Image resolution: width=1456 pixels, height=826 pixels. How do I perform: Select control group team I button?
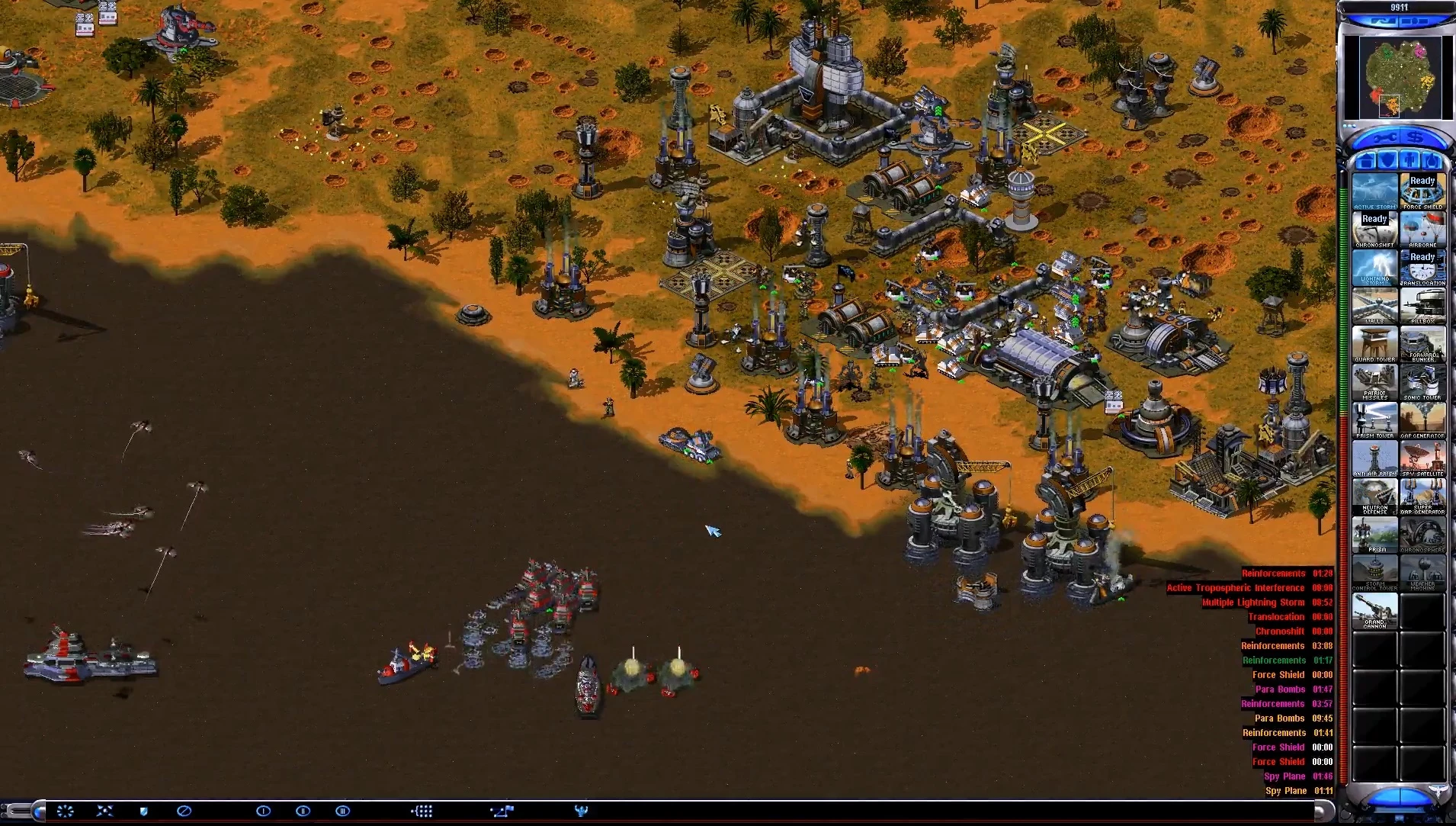point(263,811)
